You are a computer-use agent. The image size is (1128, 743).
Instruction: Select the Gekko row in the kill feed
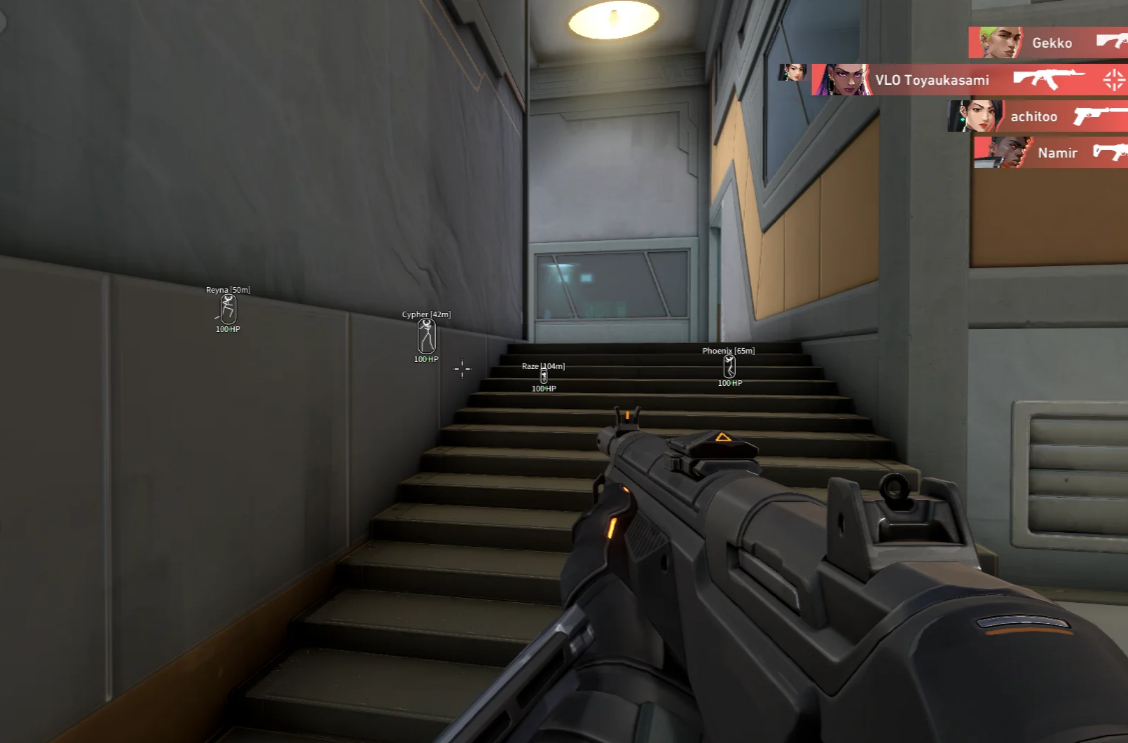[1048, 43]
